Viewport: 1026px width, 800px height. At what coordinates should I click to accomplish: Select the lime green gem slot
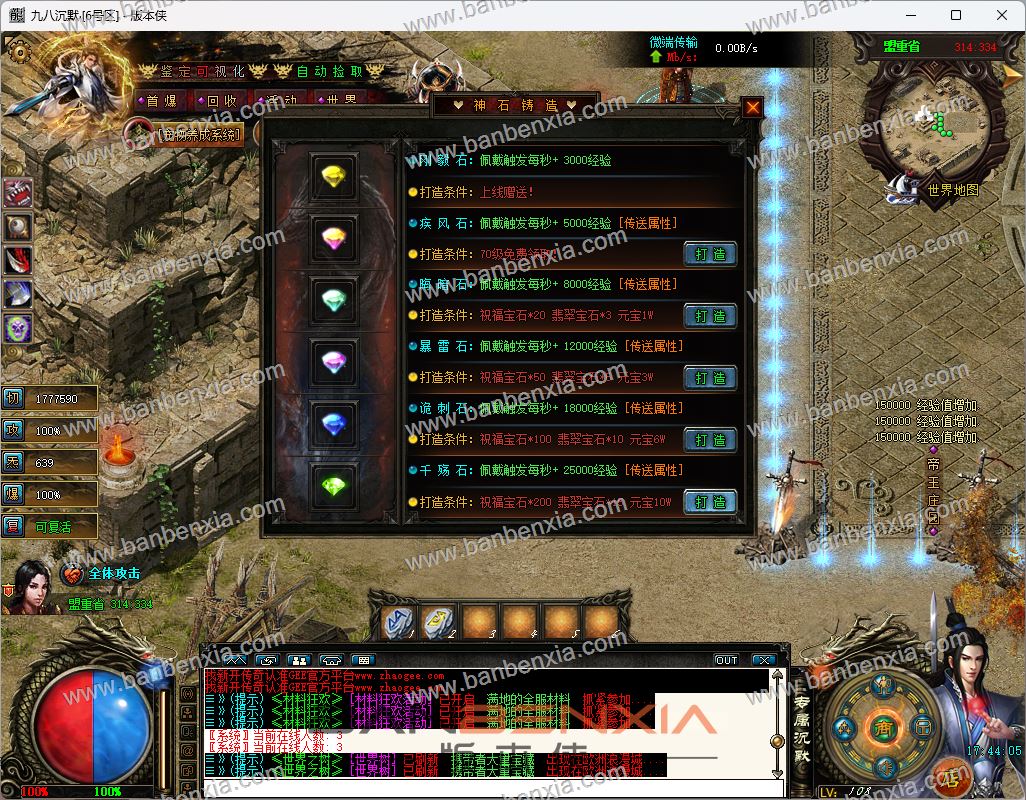333,487
